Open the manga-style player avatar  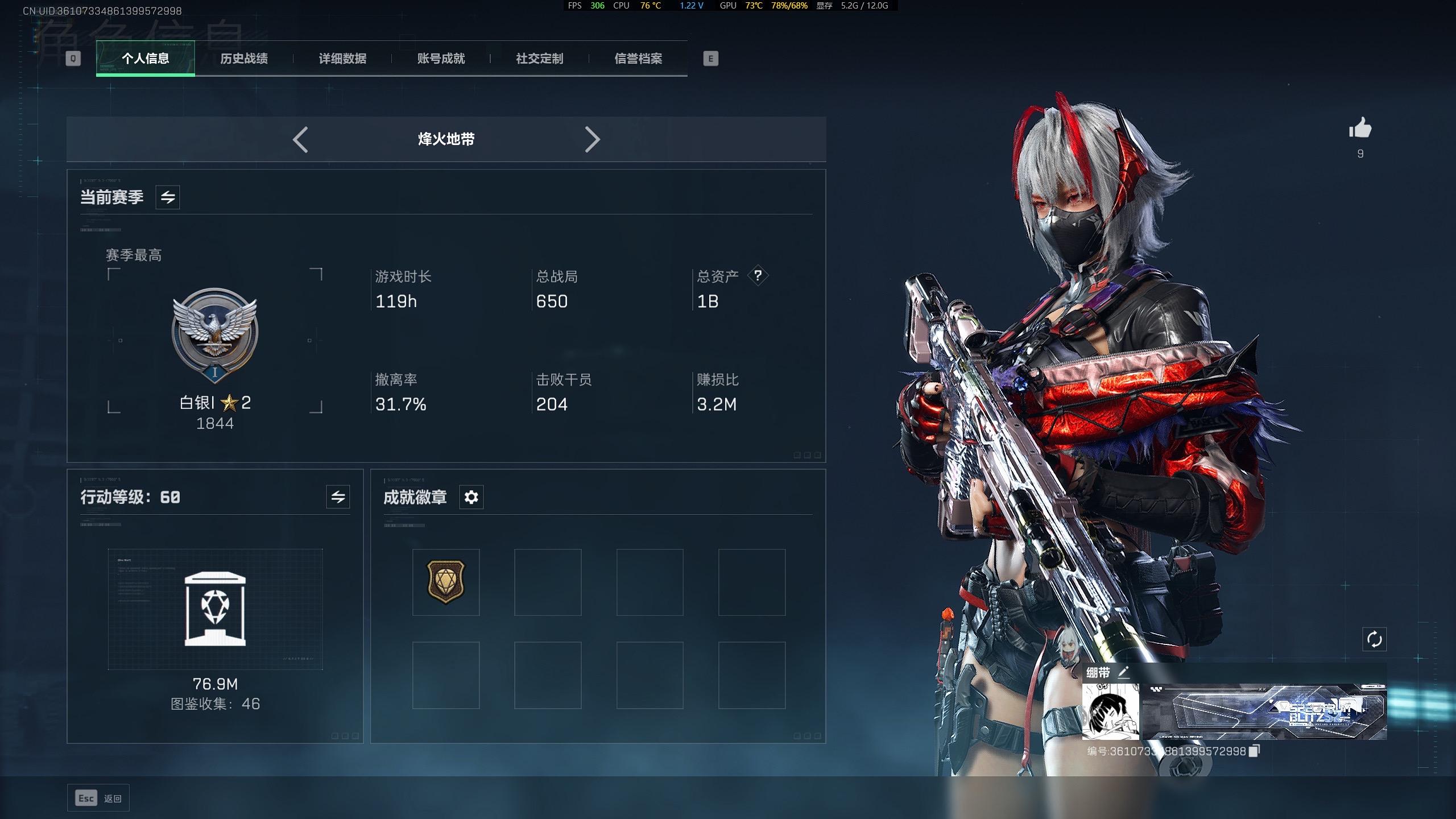click(x=1110, y=711)
